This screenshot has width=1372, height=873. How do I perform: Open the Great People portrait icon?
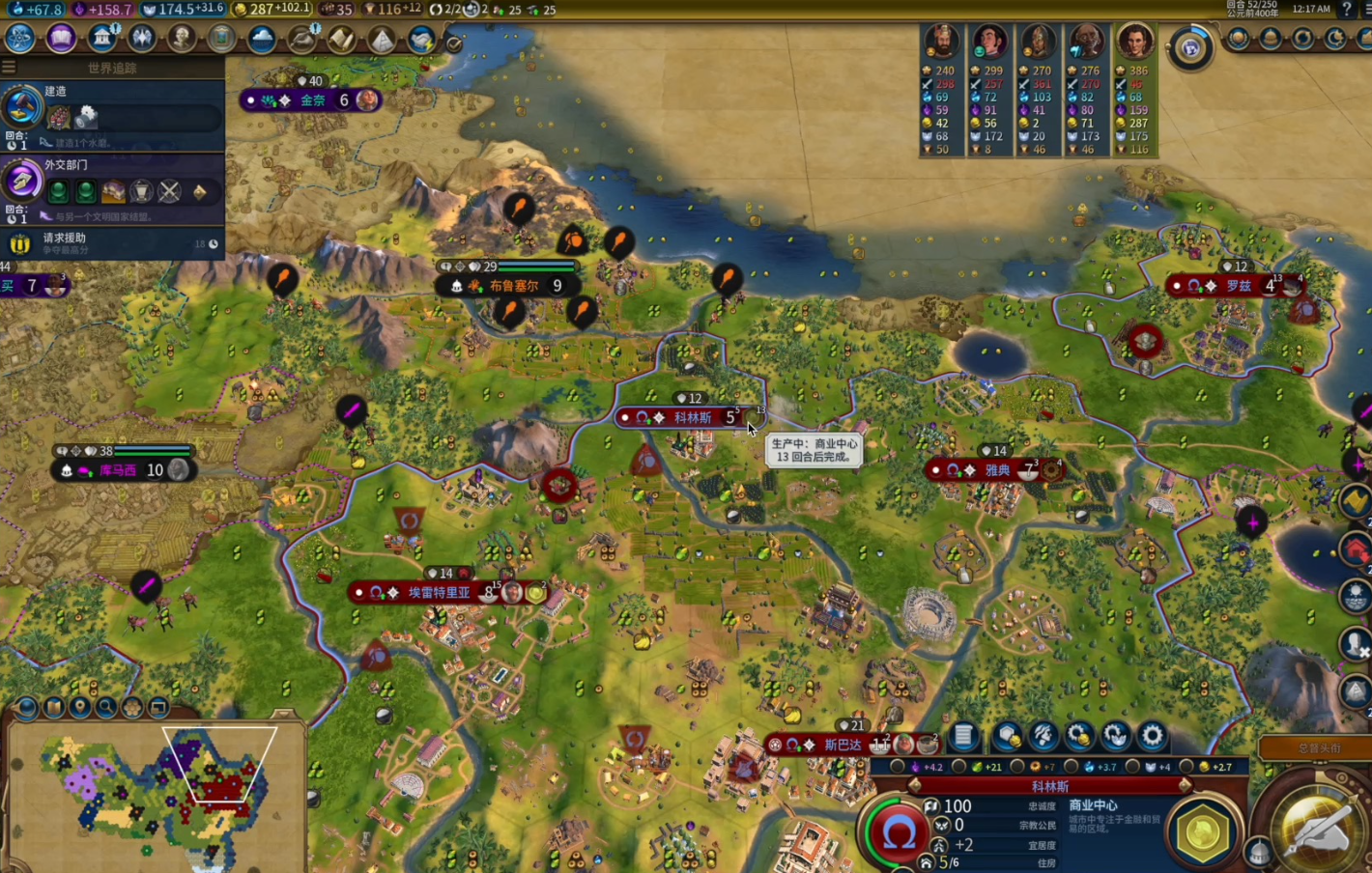pyautogui.click(x=182, y=39)
